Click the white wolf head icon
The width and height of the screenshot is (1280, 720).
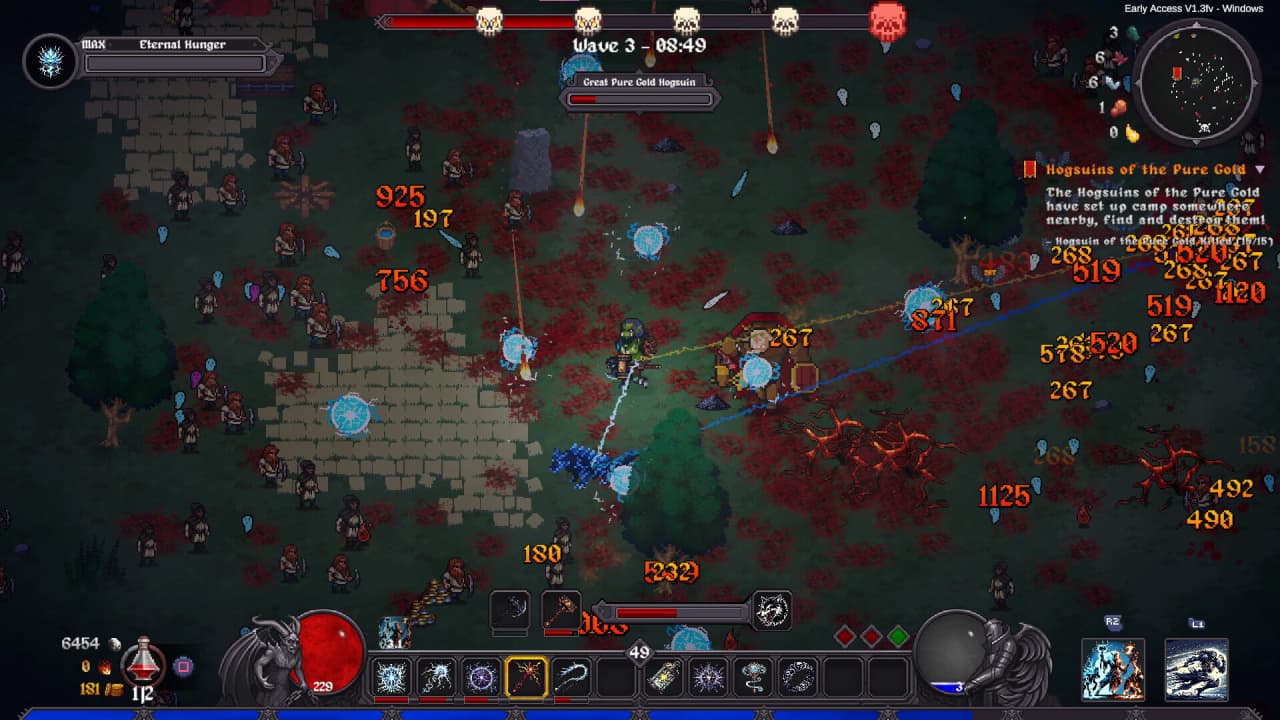click(x=772, y=611)
